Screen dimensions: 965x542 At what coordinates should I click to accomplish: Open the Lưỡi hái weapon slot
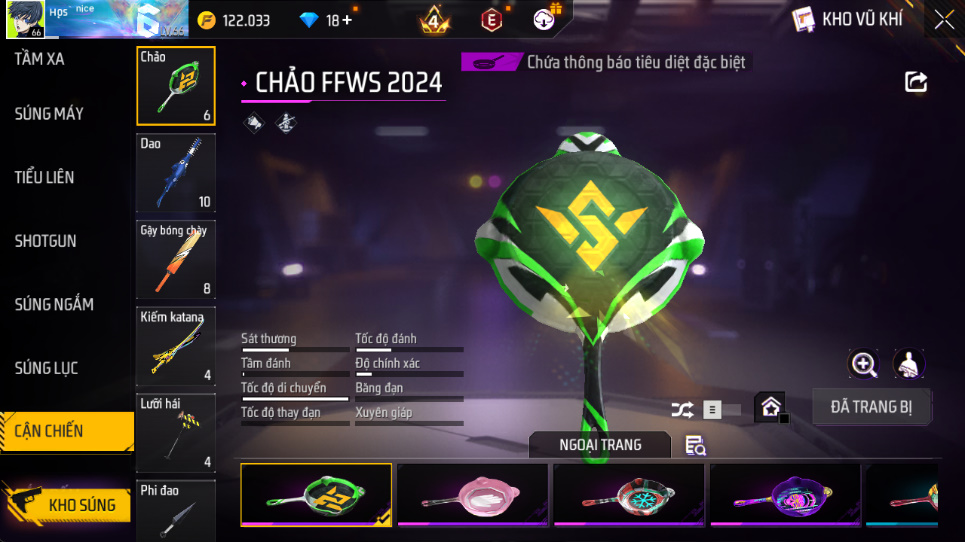175,432
